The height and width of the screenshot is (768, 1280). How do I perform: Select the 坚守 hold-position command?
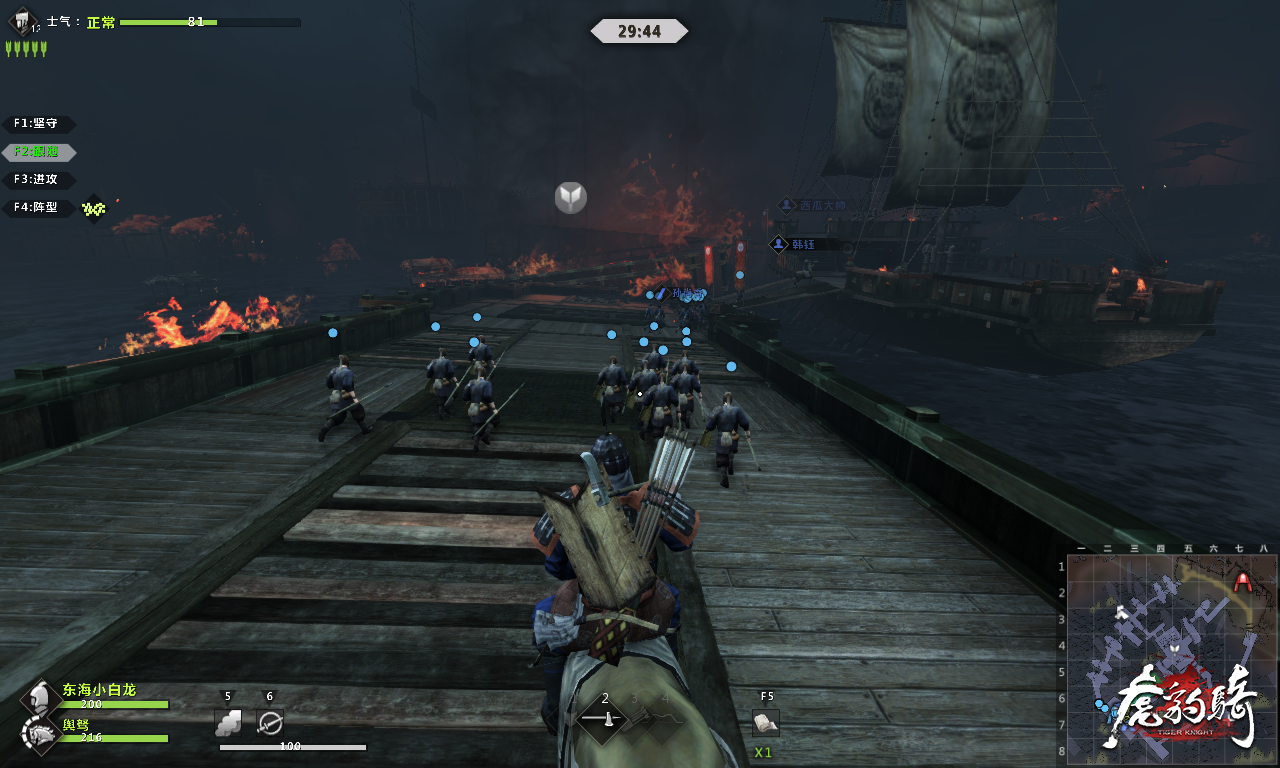click(x=39, y=124)
